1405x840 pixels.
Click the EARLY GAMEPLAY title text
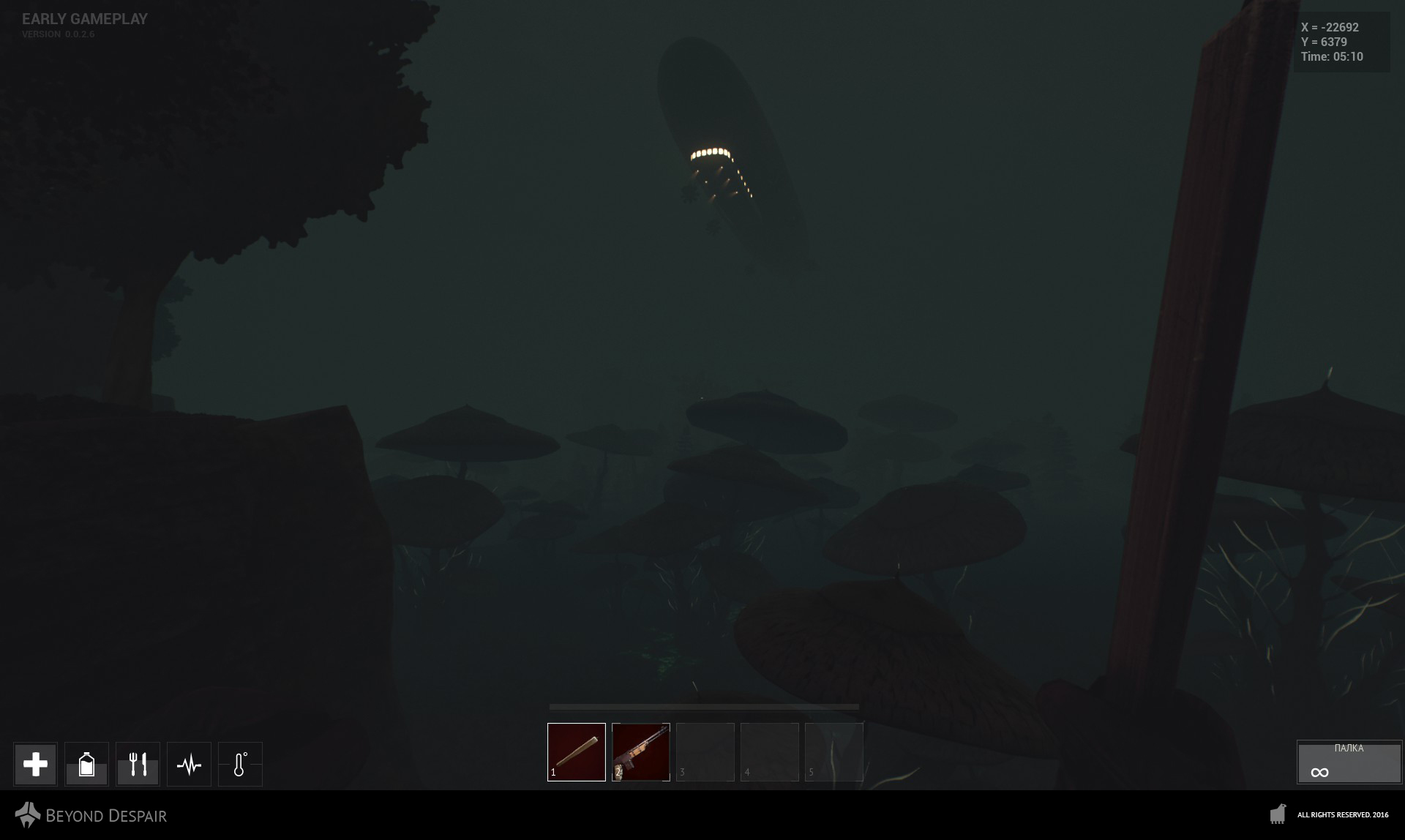click(x=83, y=19)
